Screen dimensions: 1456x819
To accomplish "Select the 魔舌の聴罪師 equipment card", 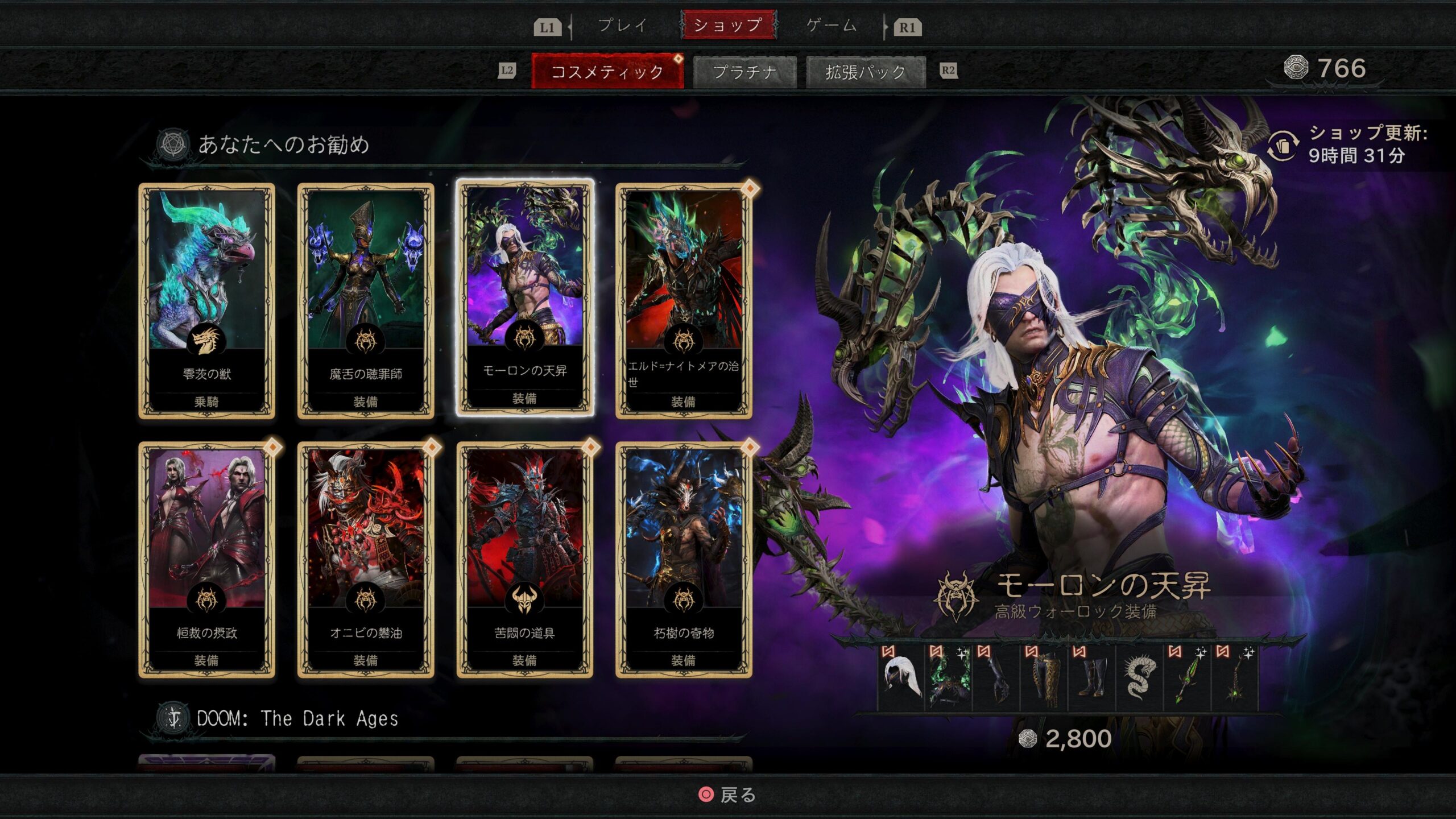I will [366, 300].
